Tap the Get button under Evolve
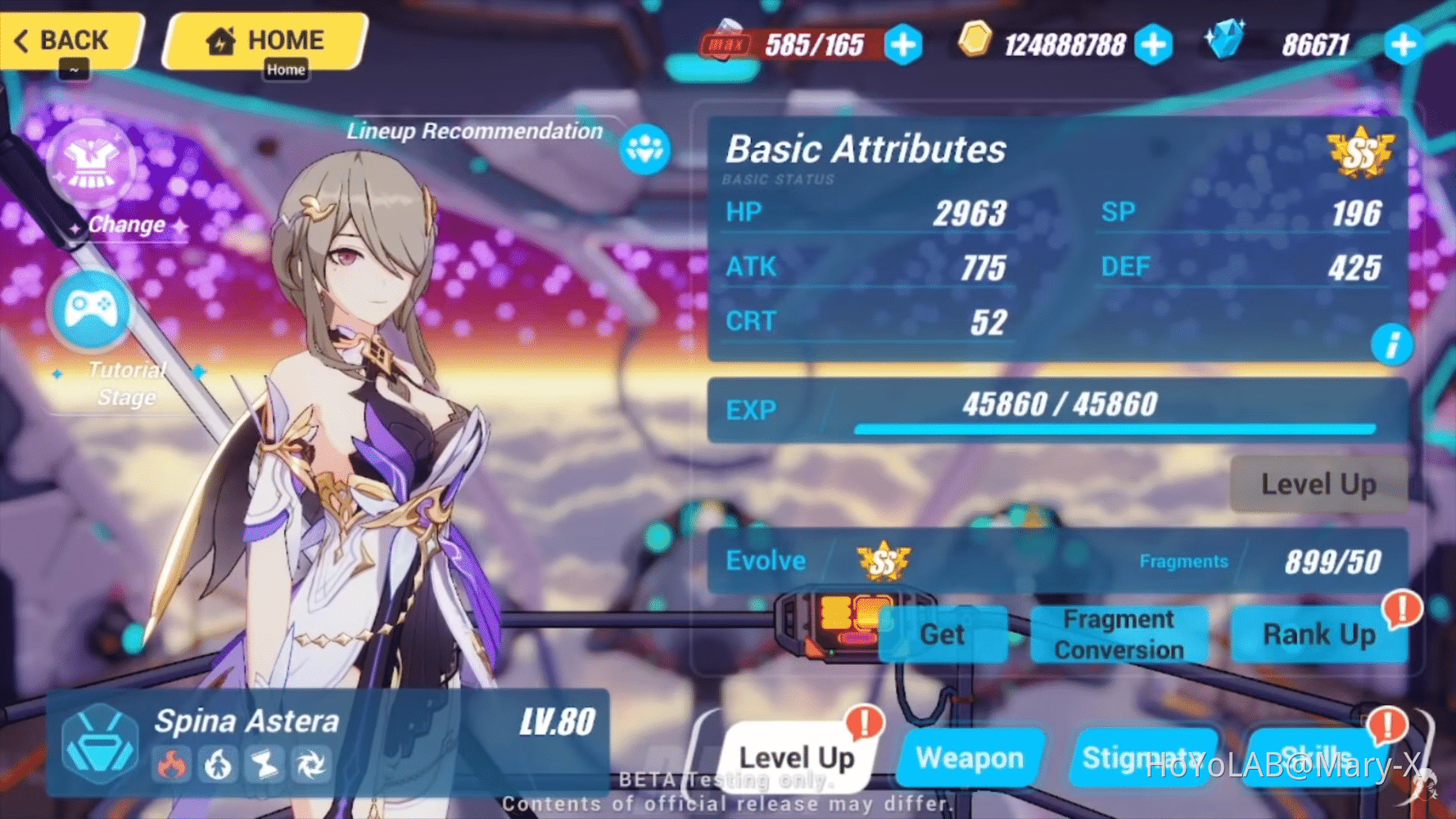 [x=943, y=634]
